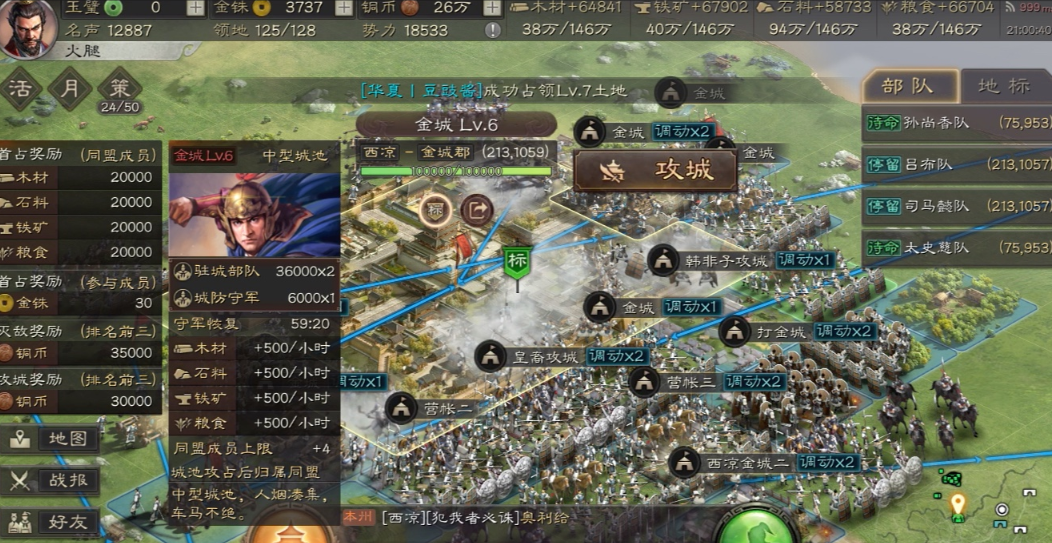Open the 策 strategy diamond button

click(119, 86)
